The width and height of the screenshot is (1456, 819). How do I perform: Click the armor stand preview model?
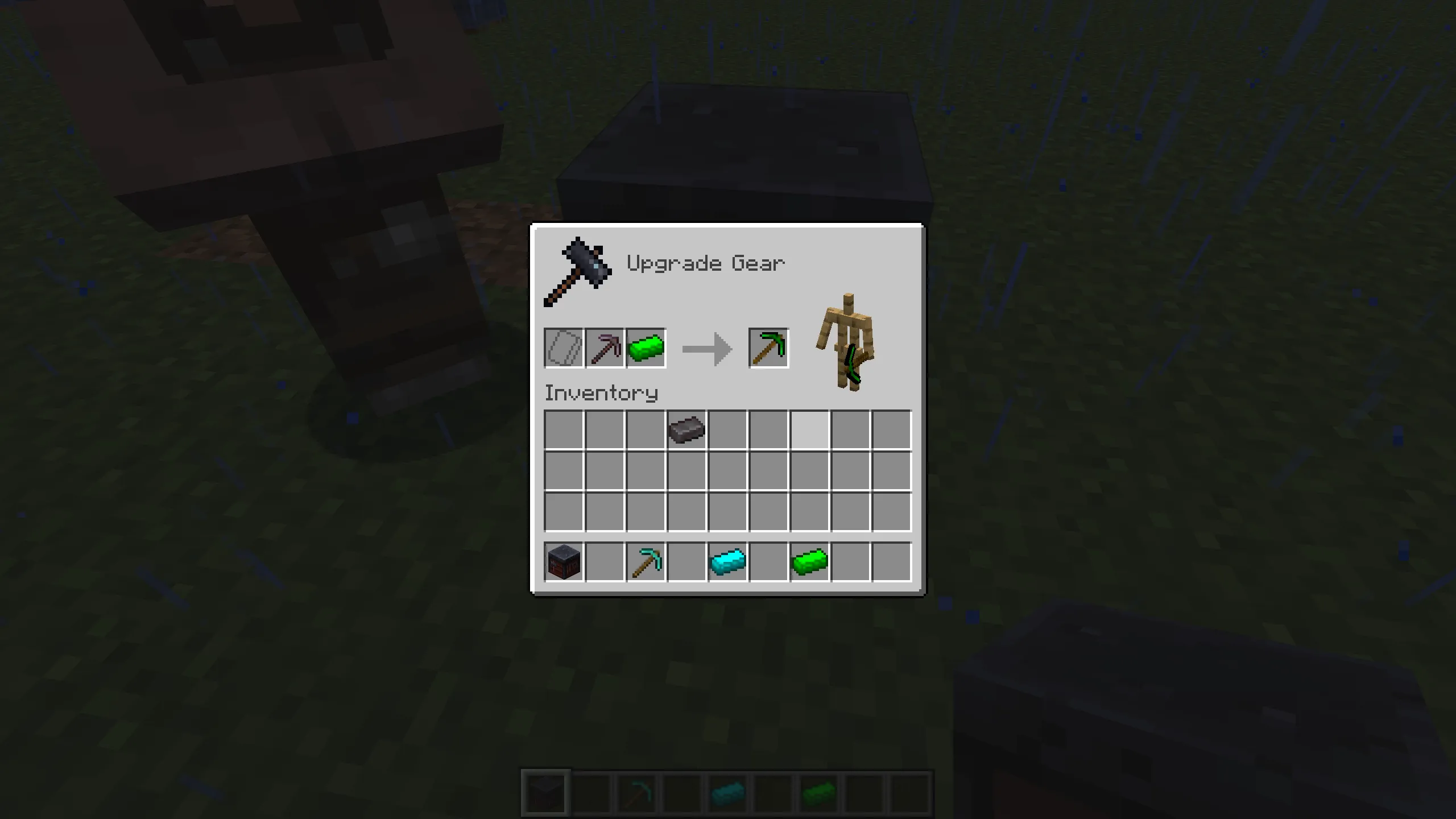point(846,341)
